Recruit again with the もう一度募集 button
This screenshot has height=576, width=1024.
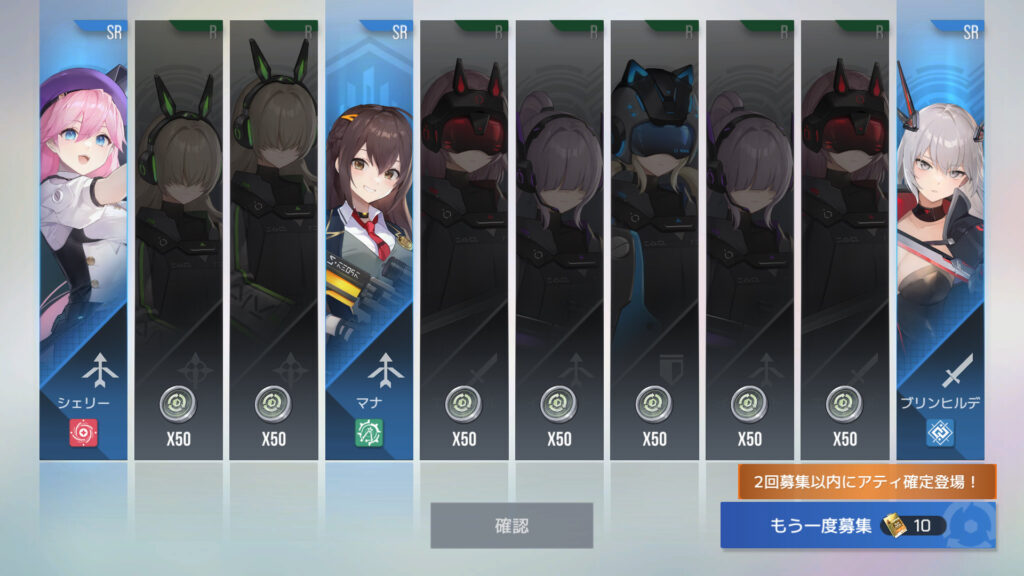[x=857, y=525]
